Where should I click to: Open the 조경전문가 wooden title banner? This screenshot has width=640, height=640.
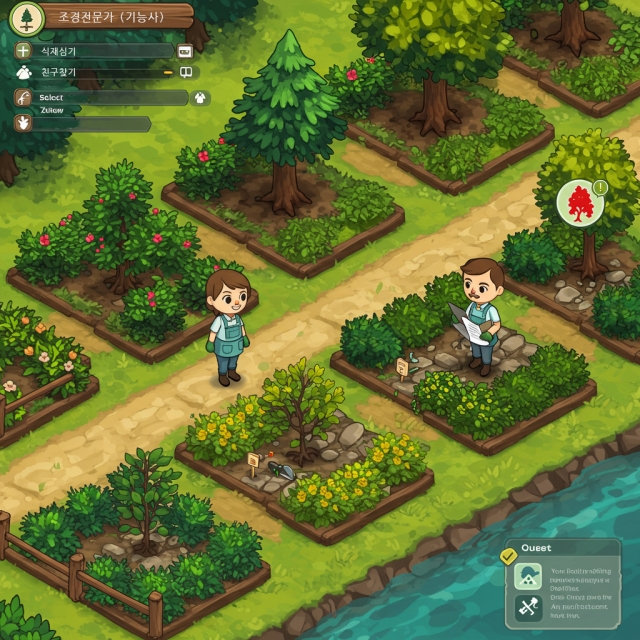tap(113, 17)
